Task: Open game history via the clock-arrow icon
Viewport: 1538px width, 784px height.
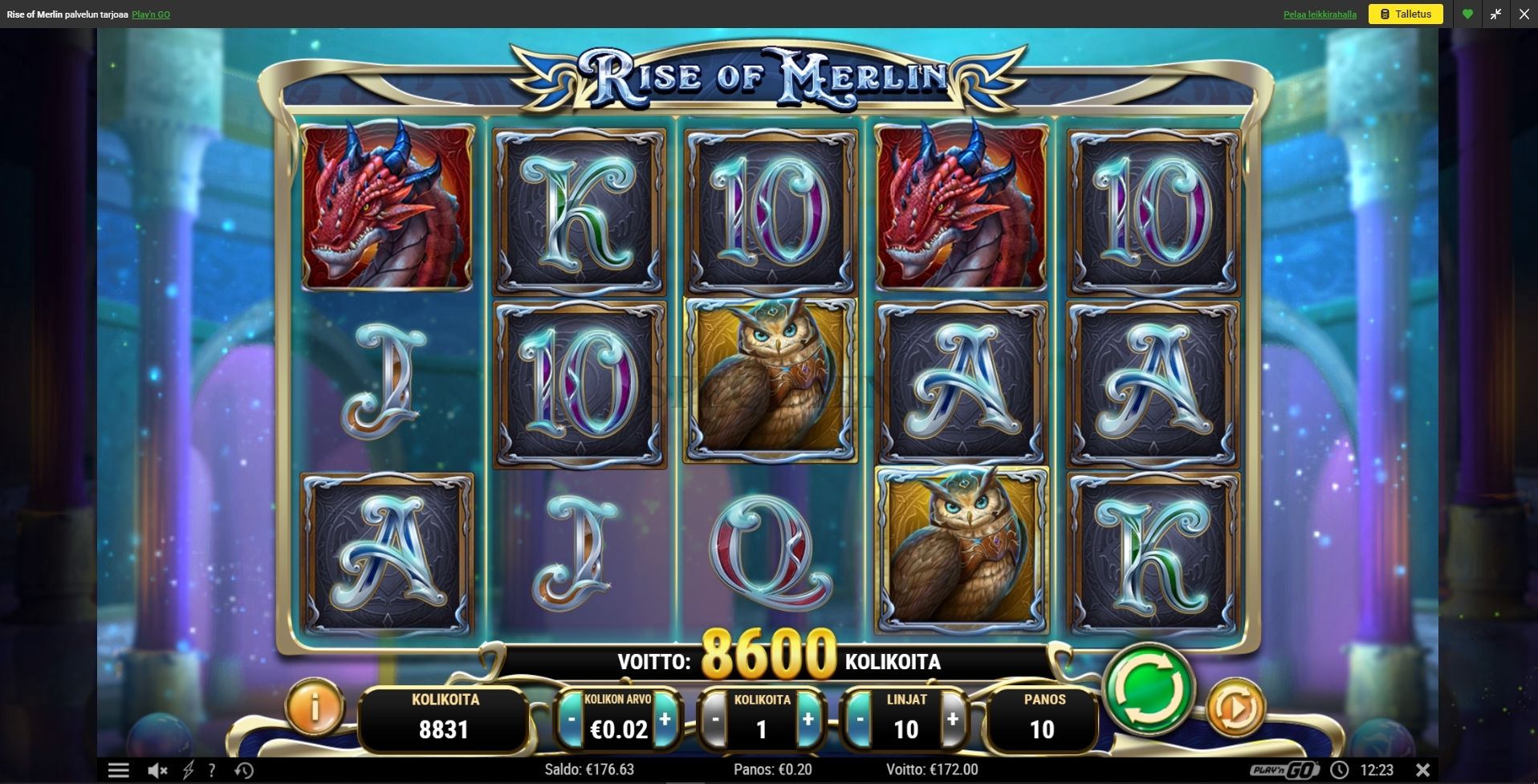Action: coord(242,770)
